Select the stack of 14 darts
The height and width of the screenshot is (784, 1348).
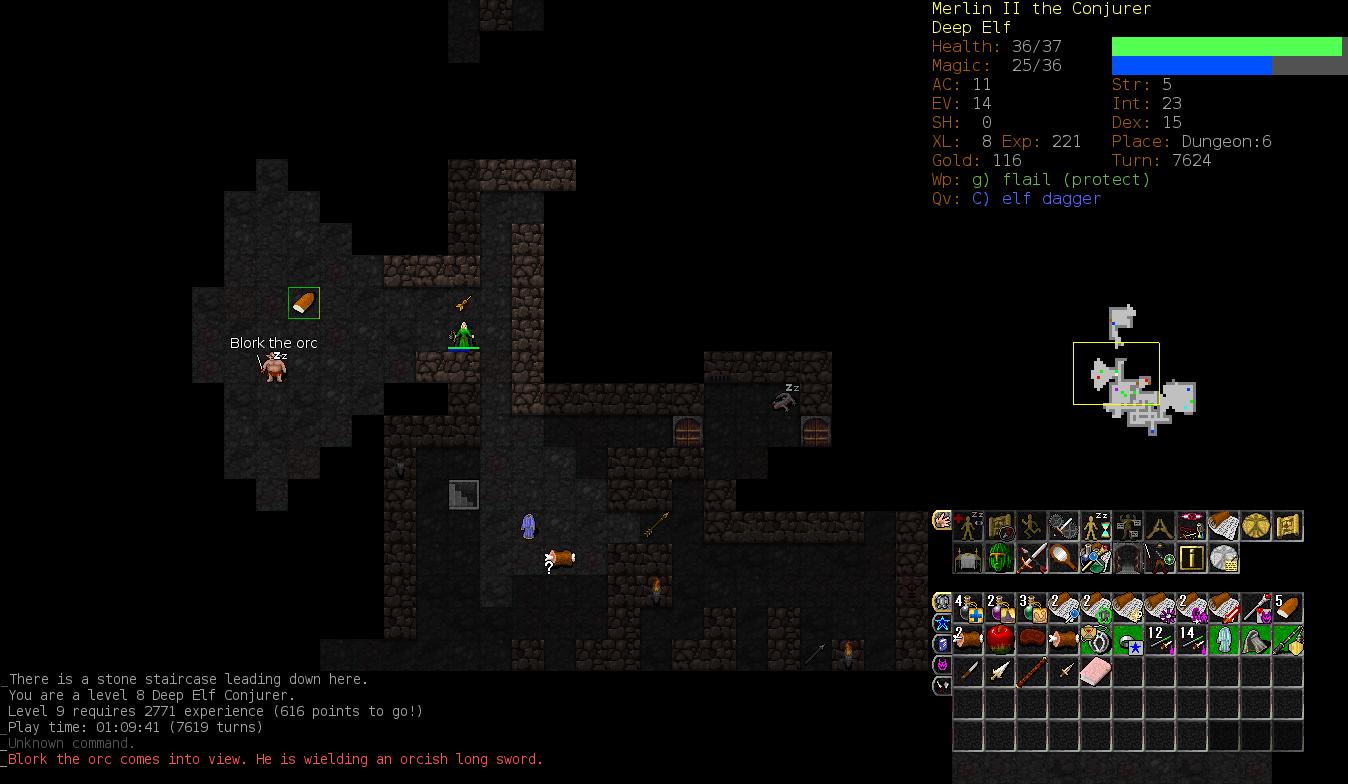1191,640
